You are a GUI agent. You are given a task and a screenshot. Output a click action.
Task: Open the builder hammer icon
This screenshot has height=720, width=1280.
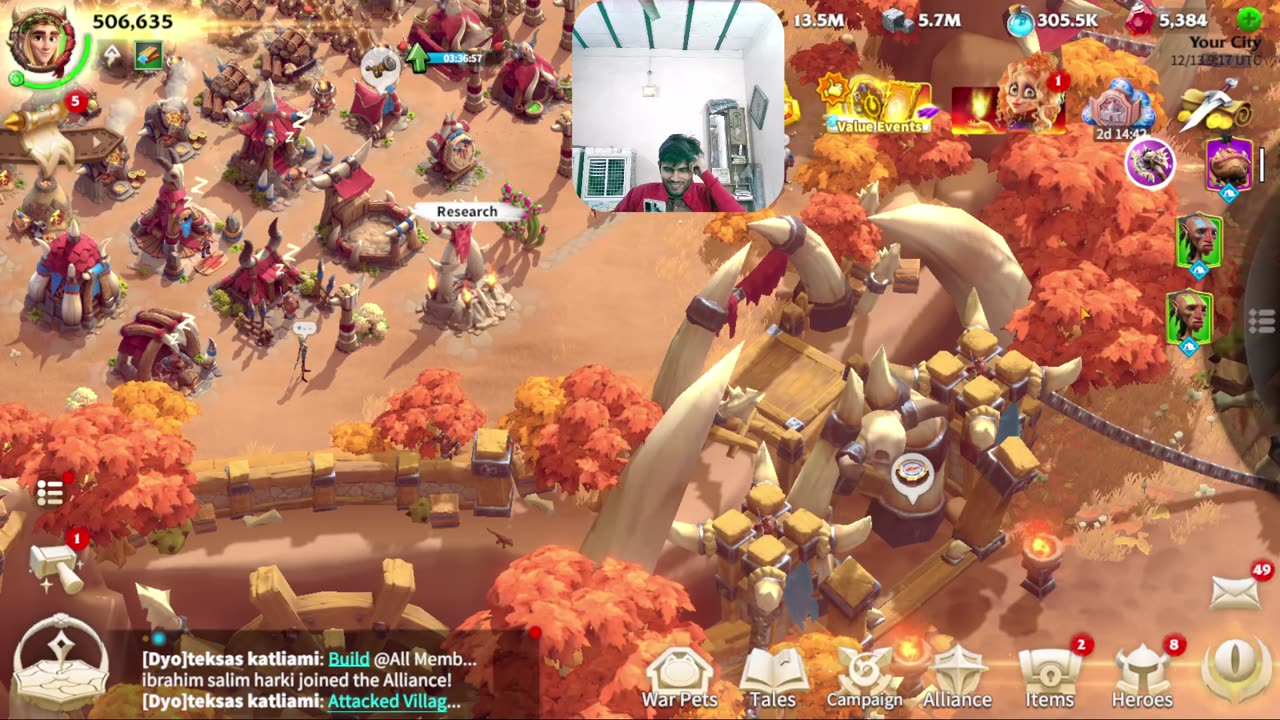56,568
